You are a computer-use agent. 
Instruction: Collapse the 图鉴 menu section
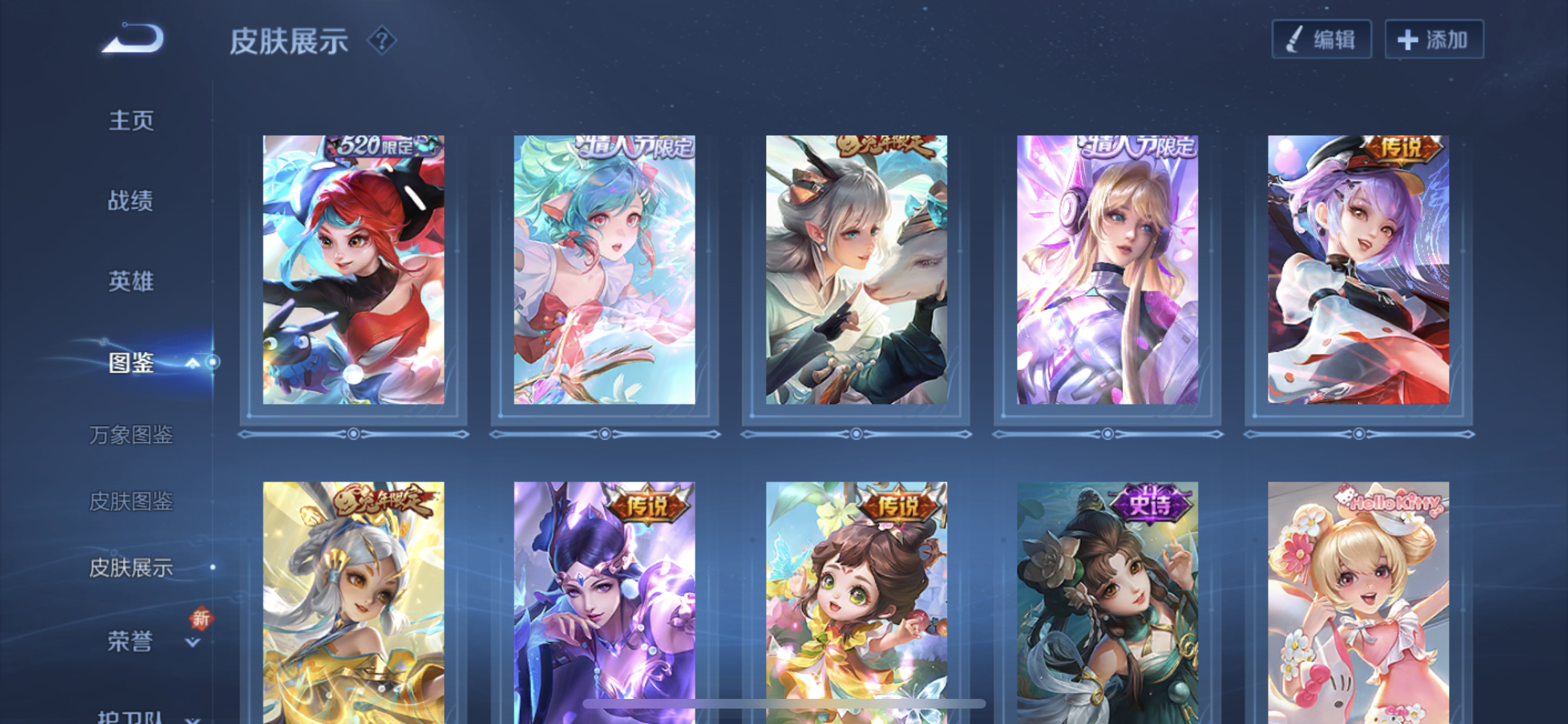pos(191,364)
